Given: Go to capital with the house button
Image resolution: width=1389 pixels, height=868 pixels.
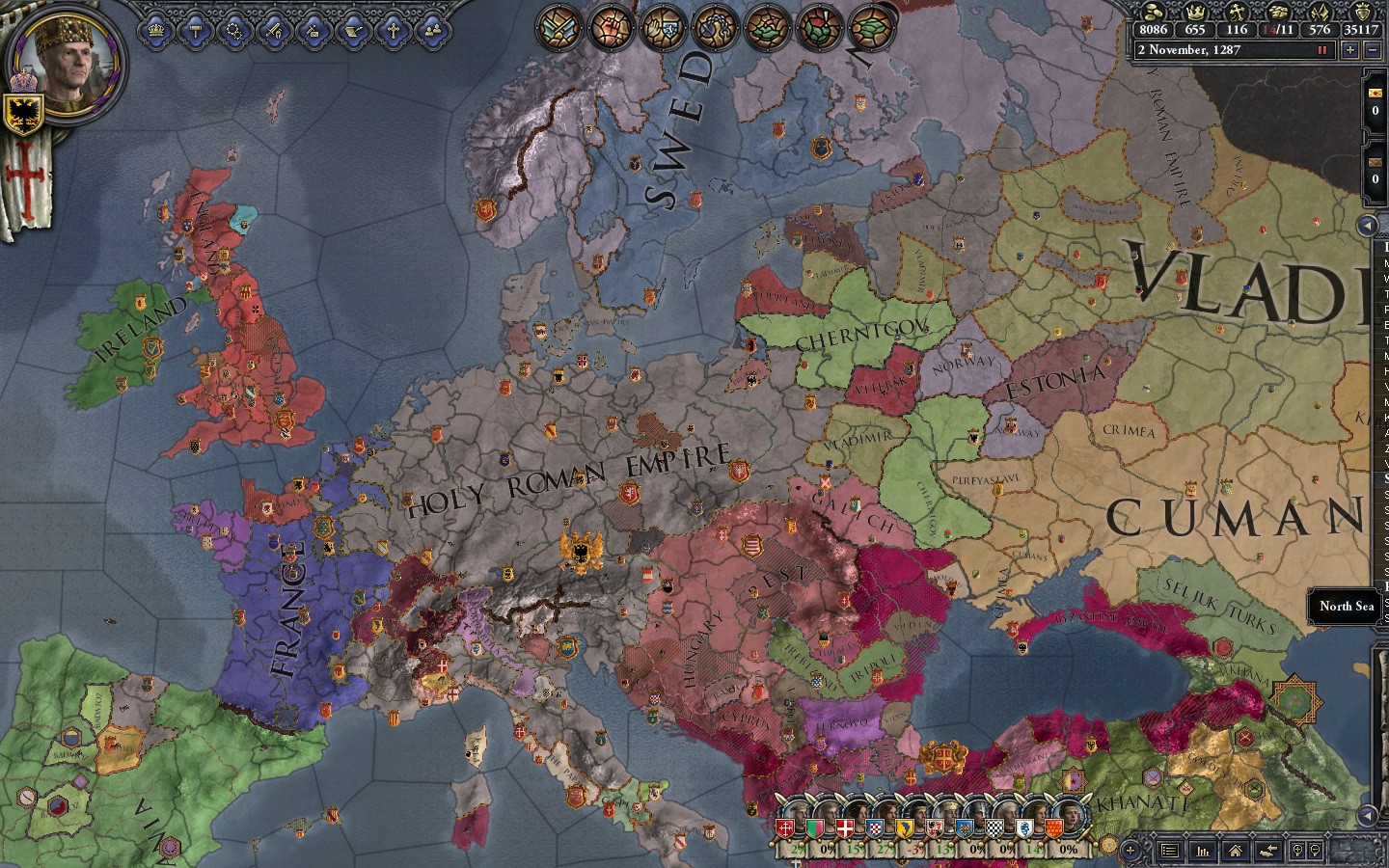Looking at the screenshot, I should (x=1236, y=851).
